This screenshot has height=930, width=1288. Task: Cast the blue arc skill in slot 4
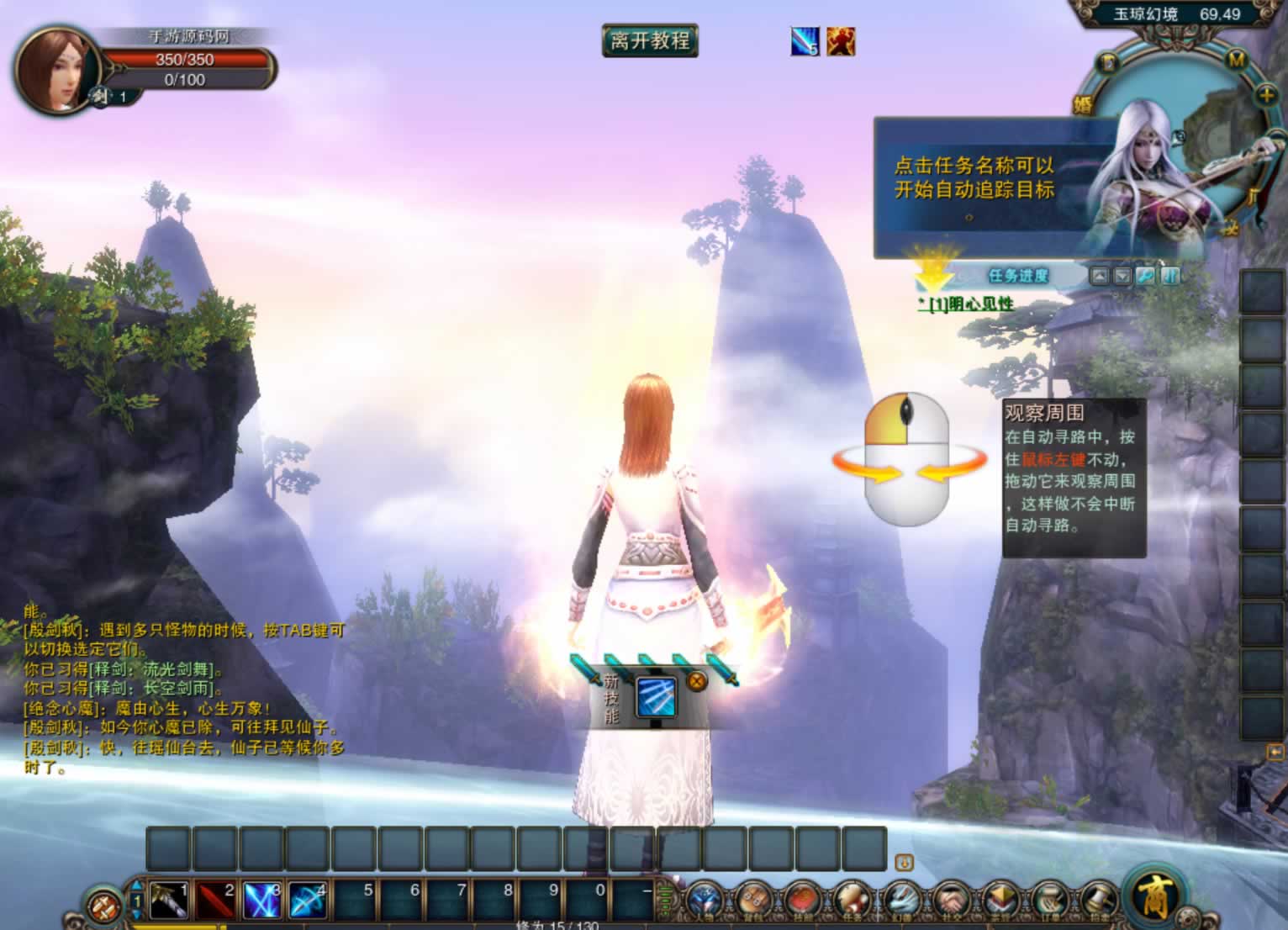308,901
